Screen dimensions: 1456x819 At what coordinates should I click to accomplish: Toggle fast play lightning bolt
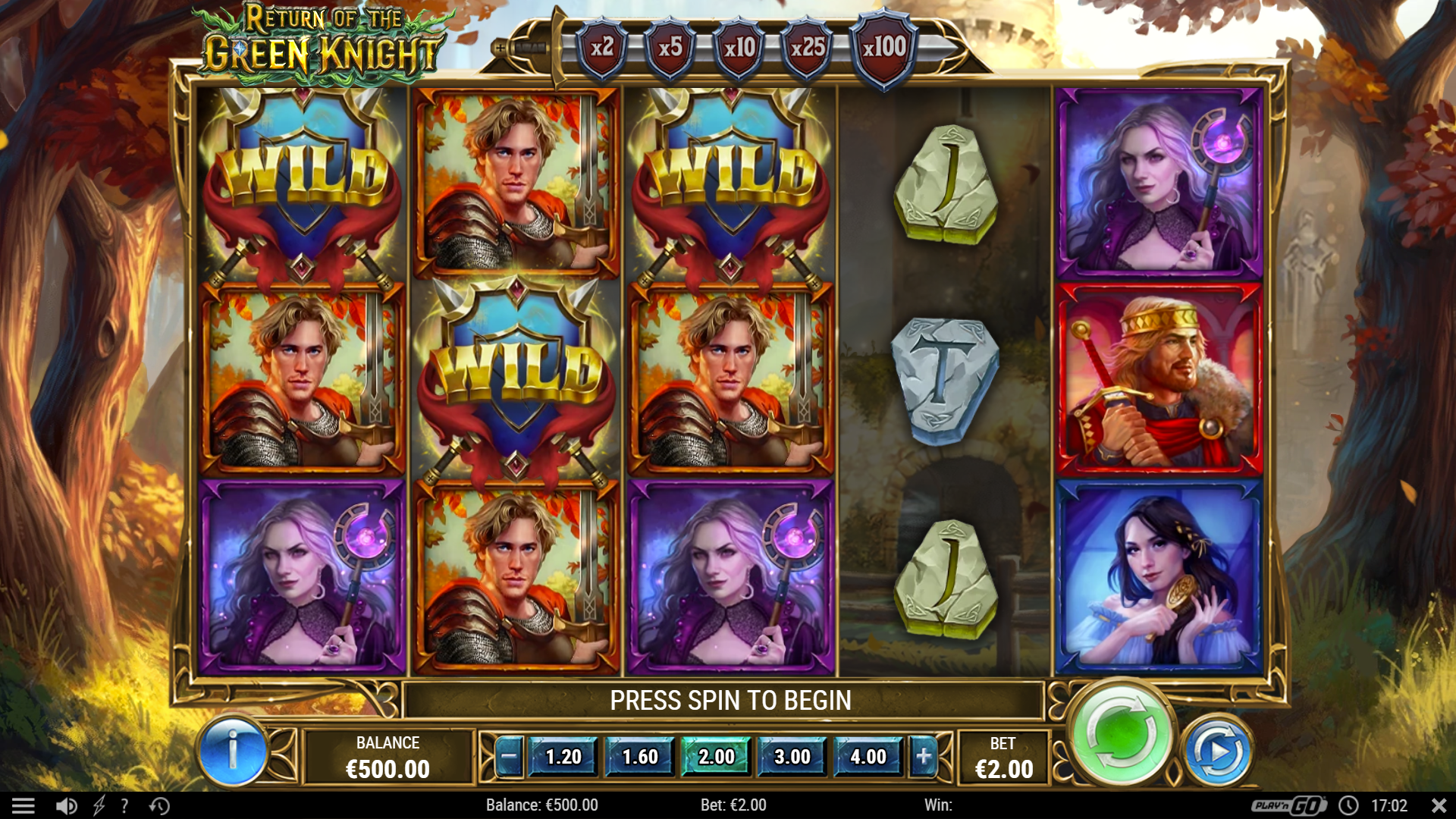[x=99, y=805]
